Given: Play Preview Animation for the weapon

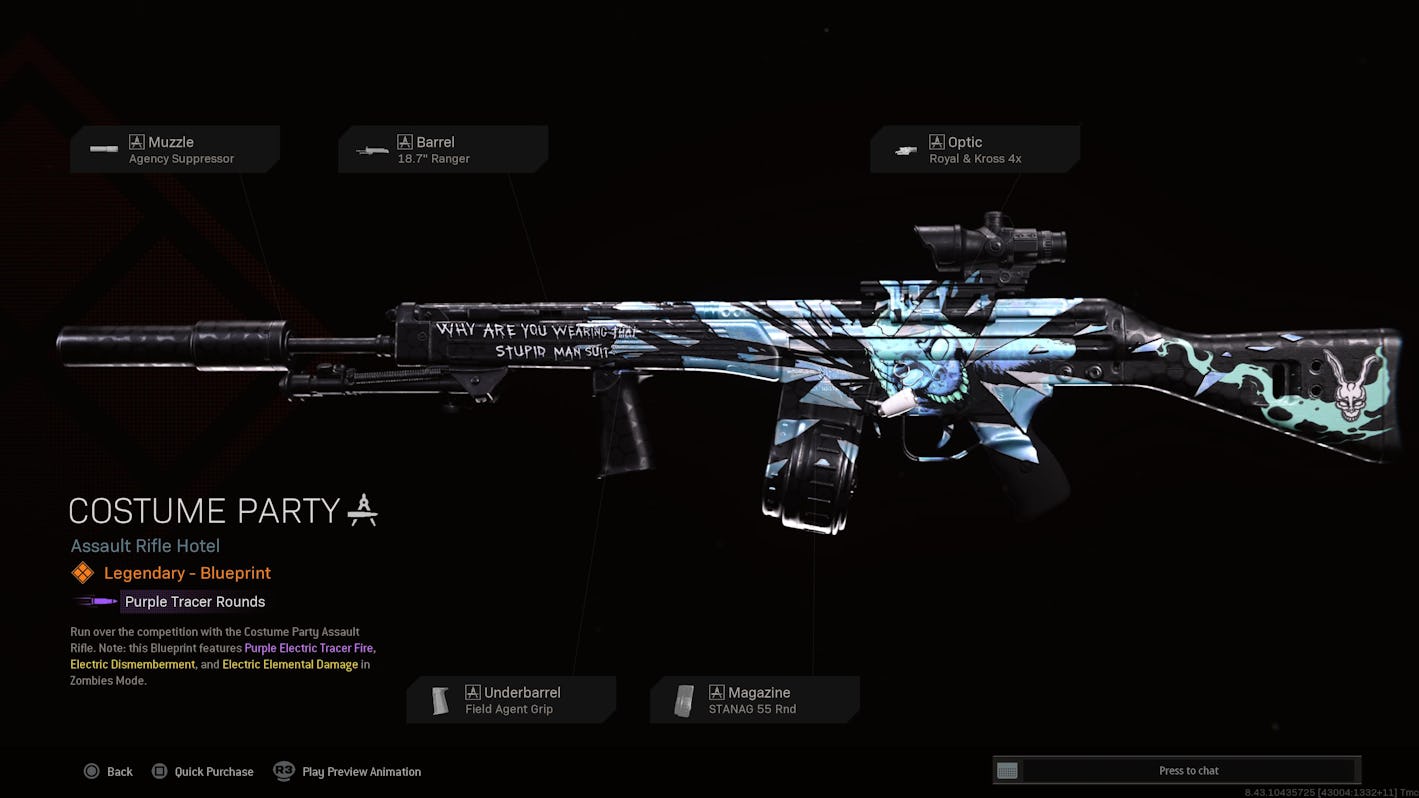Looking at the screenshot, I should pyautogui.click(x=348, y=771).
